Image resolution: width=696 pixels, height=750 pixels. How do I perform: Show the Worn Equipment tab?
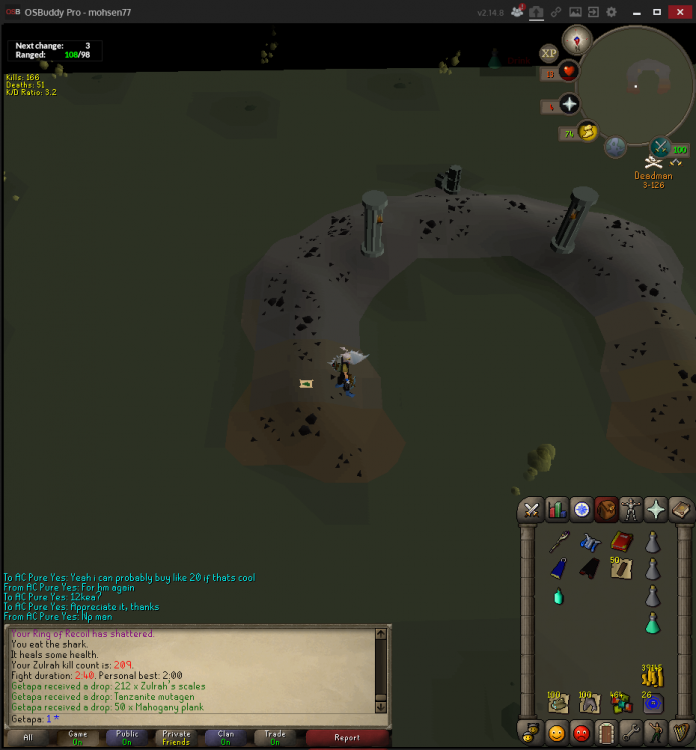[631, 509]
